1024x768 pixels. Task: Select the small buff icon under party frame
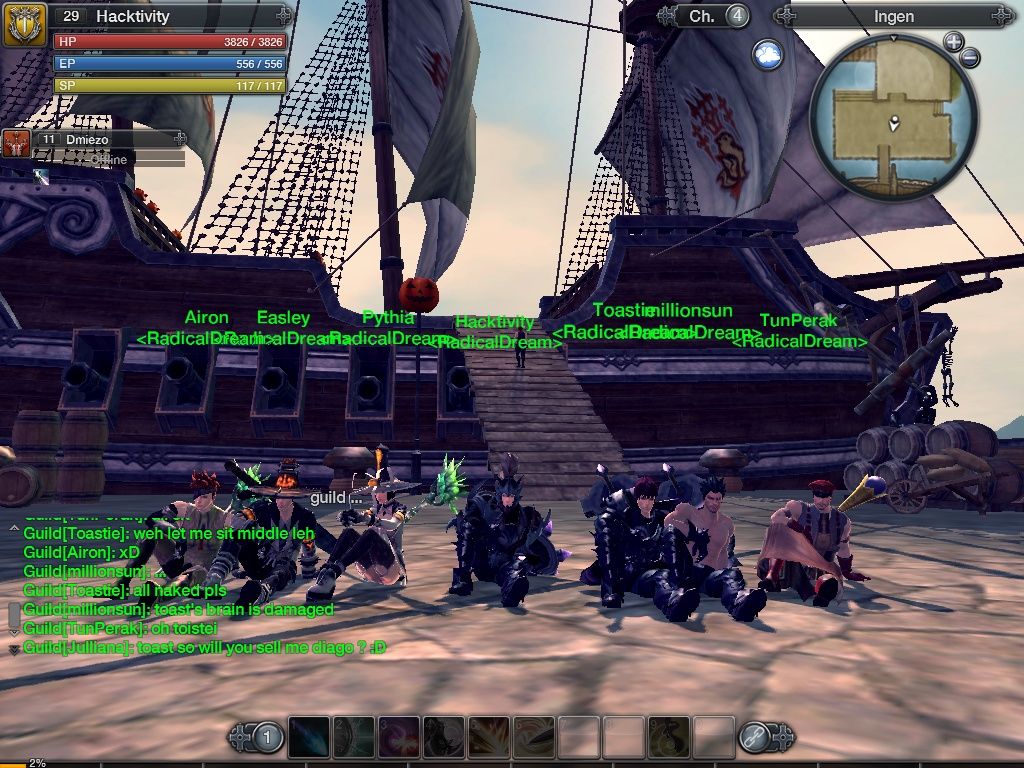click(x=40, y=176)
